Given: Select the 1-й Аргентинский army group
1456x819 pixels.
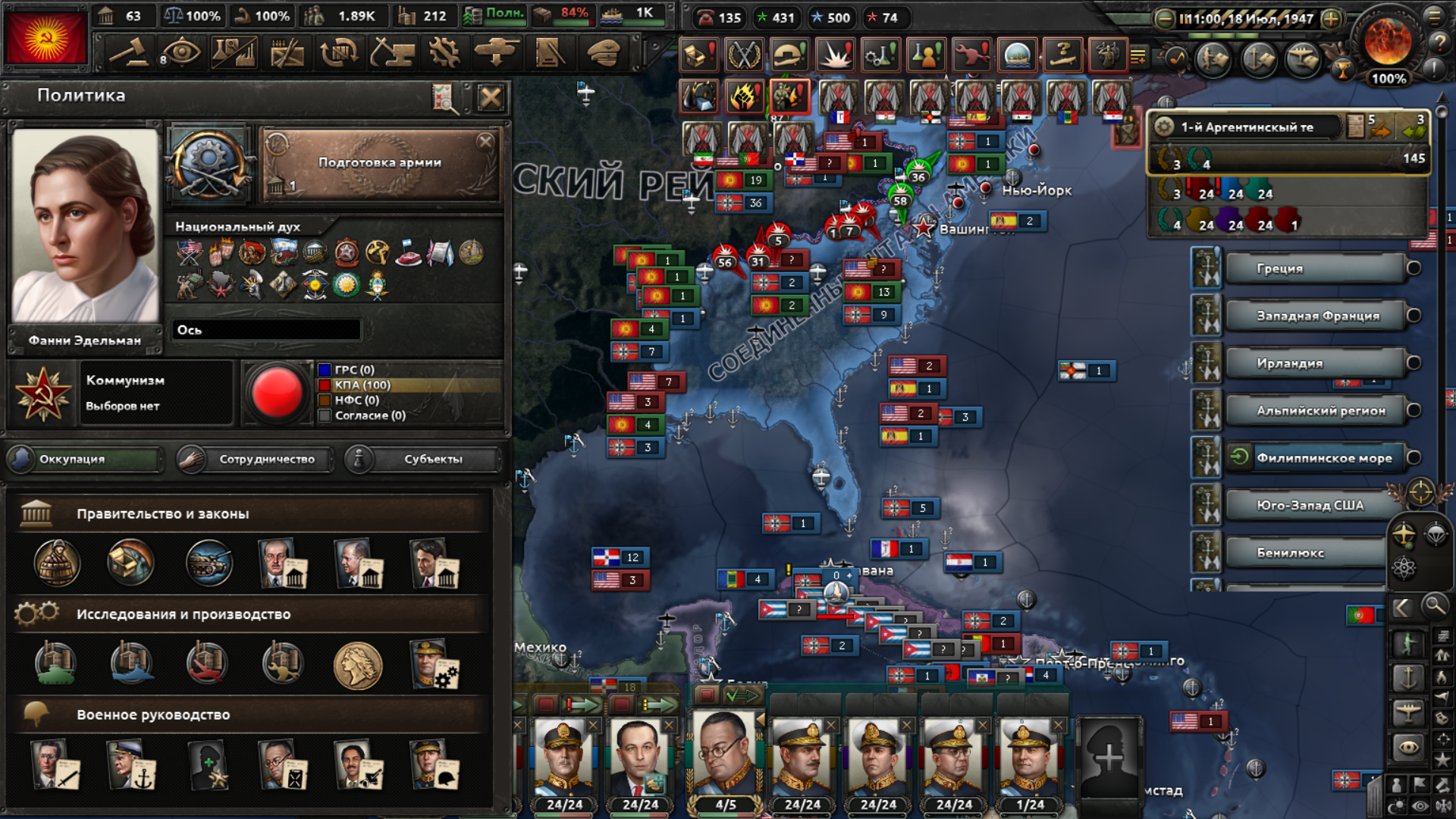Looking at the screenshot, I should tap(1247, 127).
